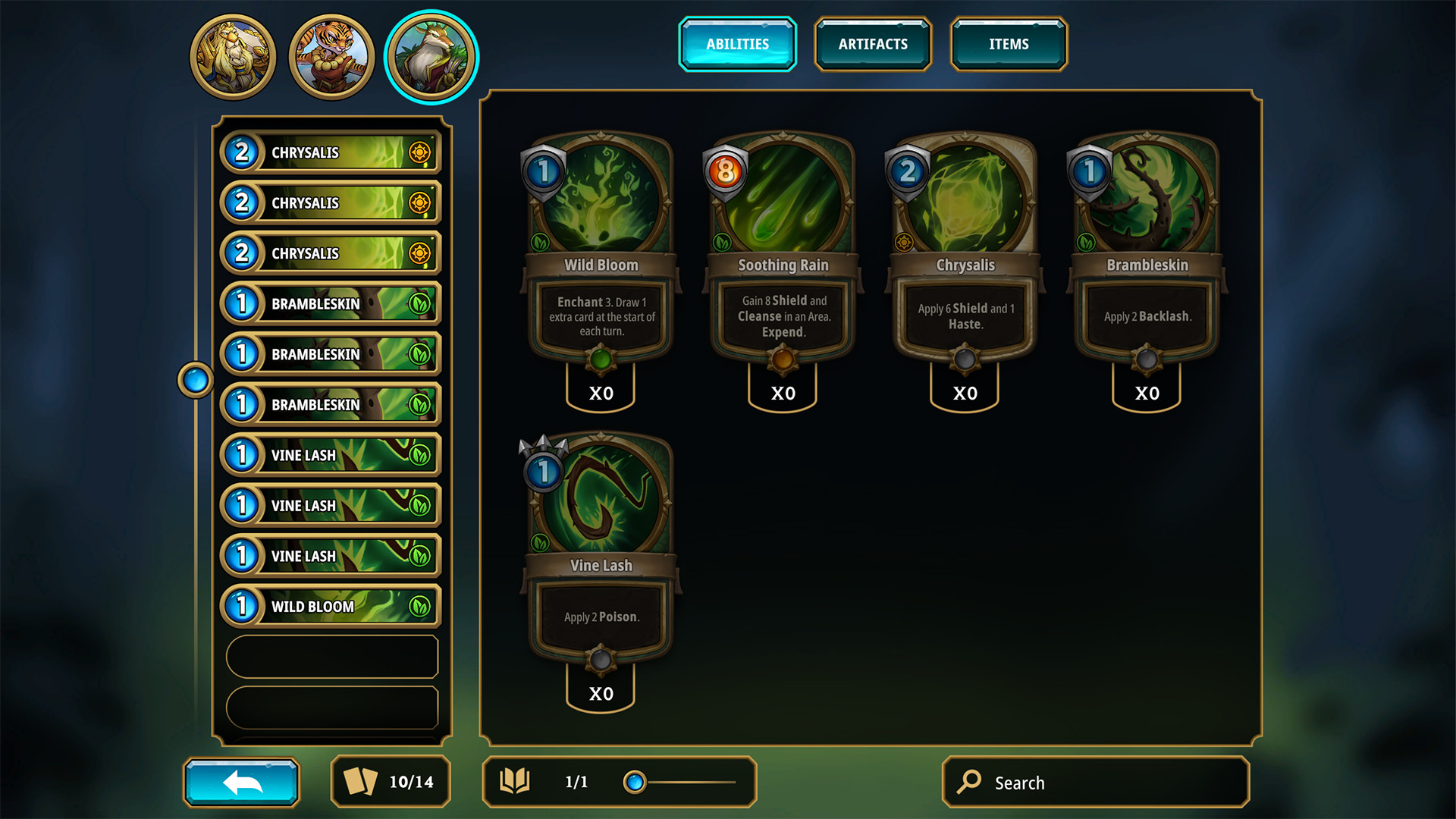Pick the Wild Bloom ability card
Screen dimensions: 1456x819
(x=601, y=250)
